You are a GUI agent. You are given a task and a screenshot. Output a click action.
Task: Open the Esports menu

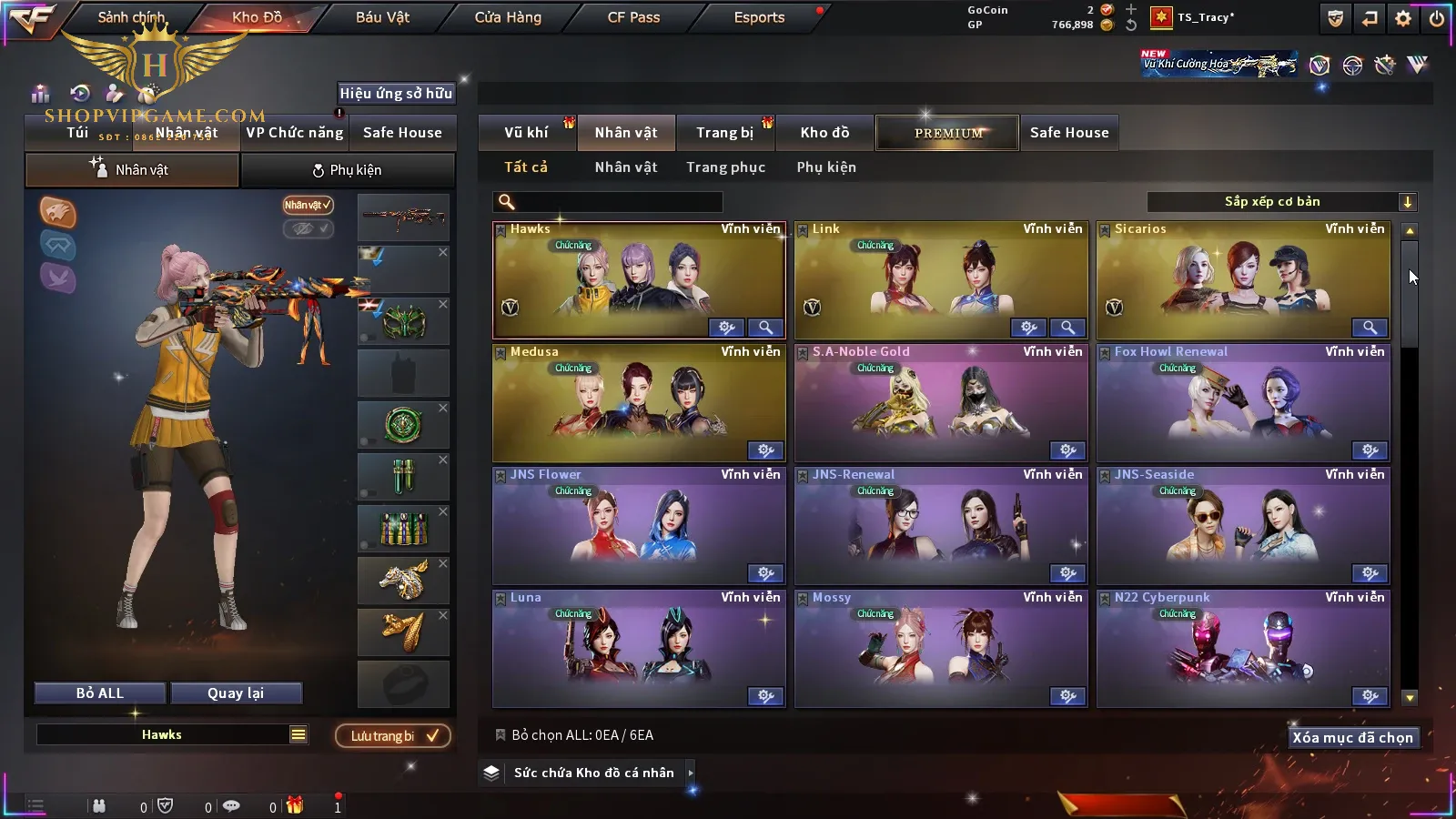click(x=759, y=17)
